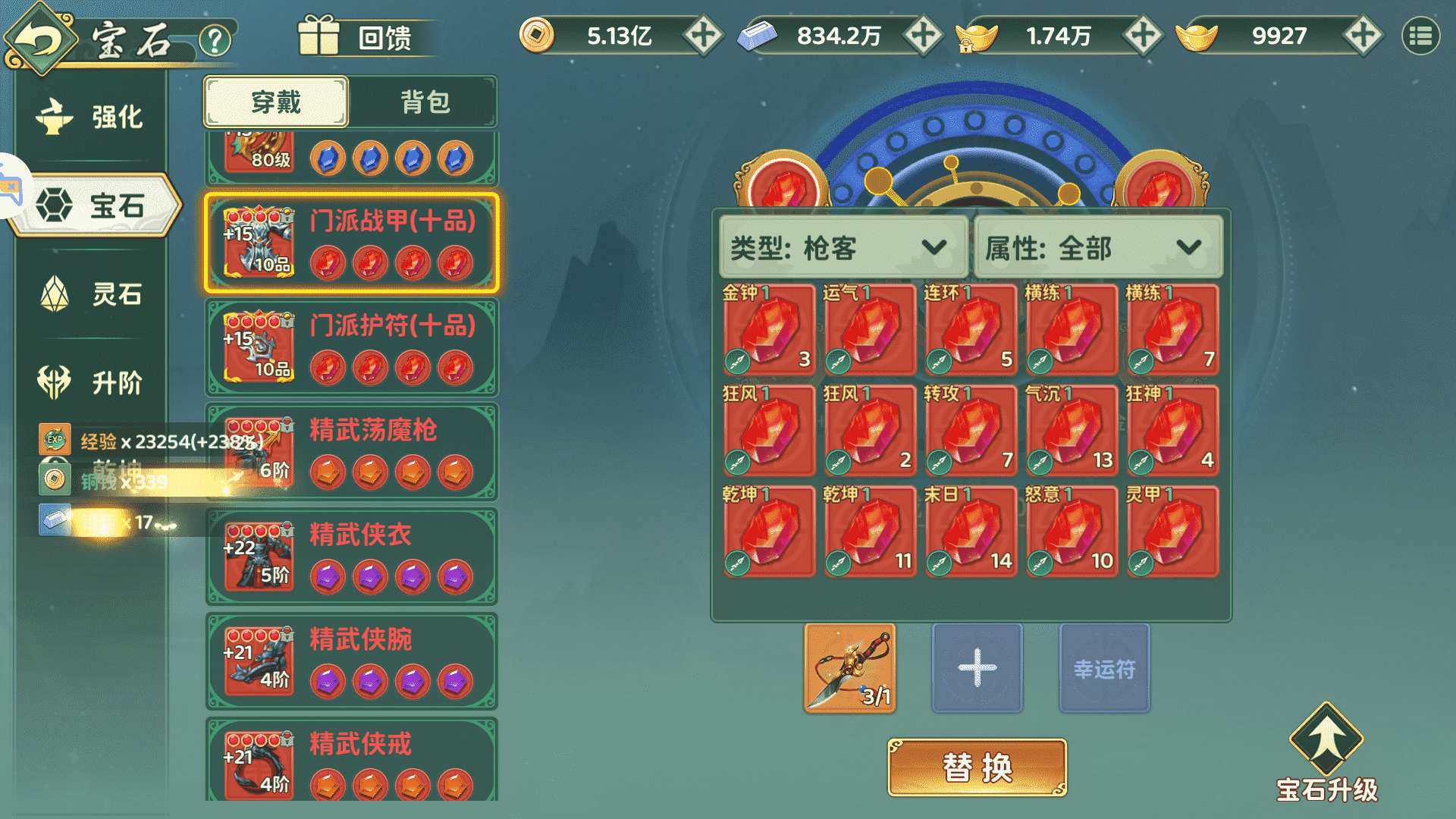
Task: Select the 金钟 red gem
Action: [769, 330]
